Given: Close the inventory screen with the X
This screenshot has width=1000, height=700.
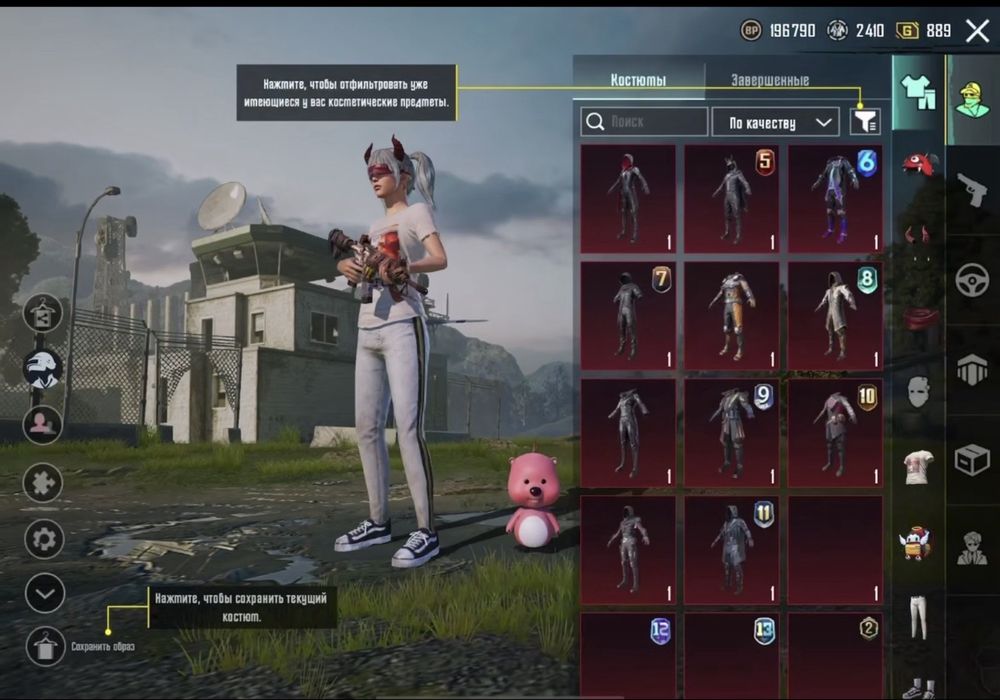Looking at the screenshot, I should click(977, 30).
